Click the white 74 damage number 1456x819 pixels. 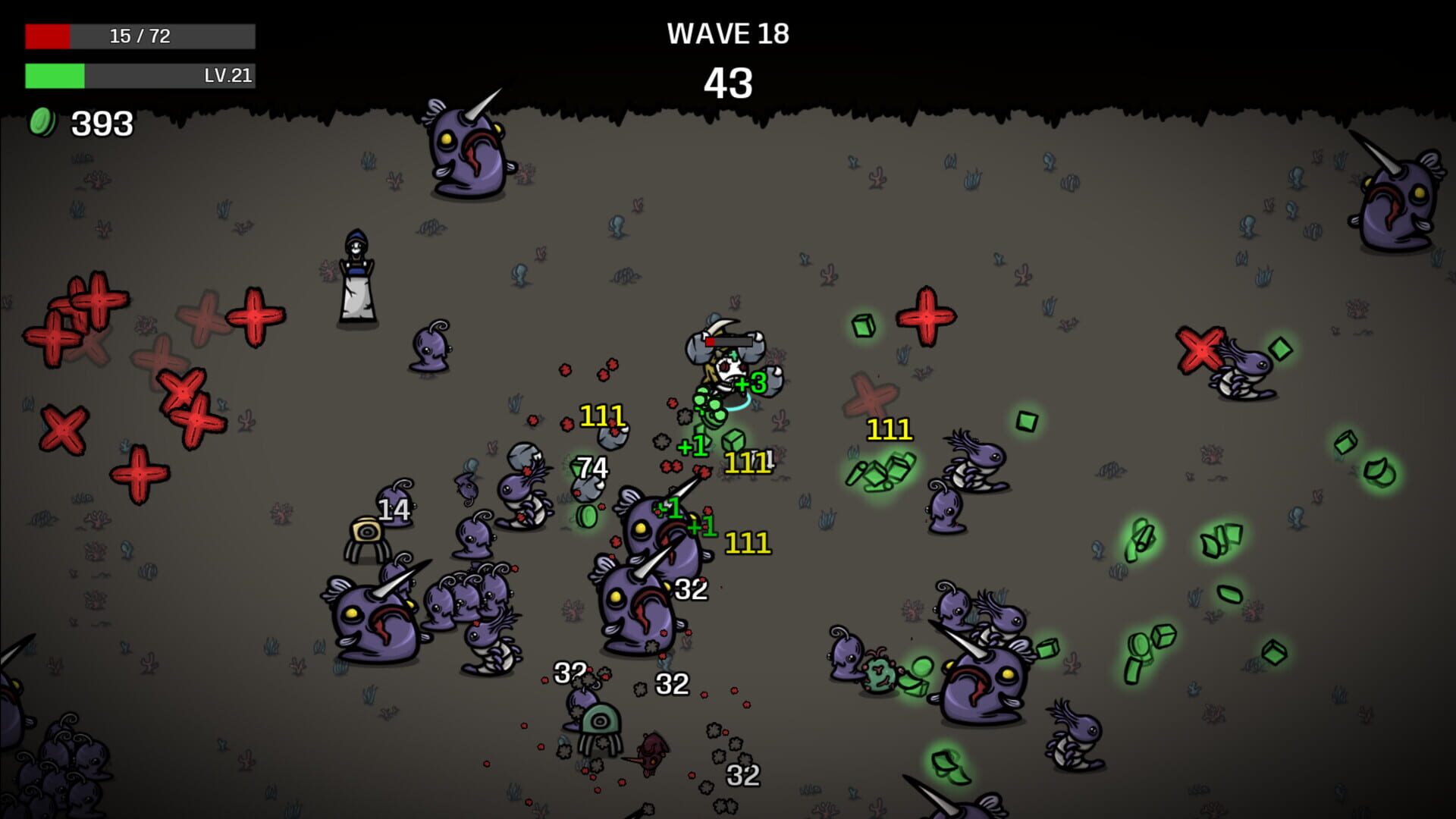click(593, 467)
